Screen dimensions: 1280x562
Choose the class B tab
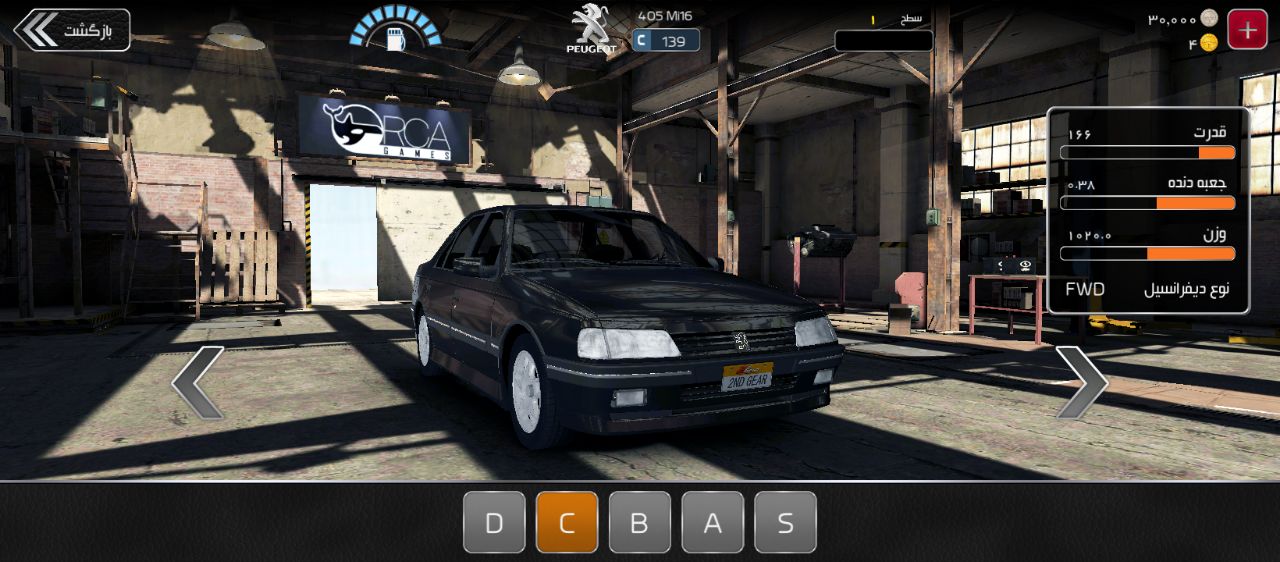tap(640, 522)
